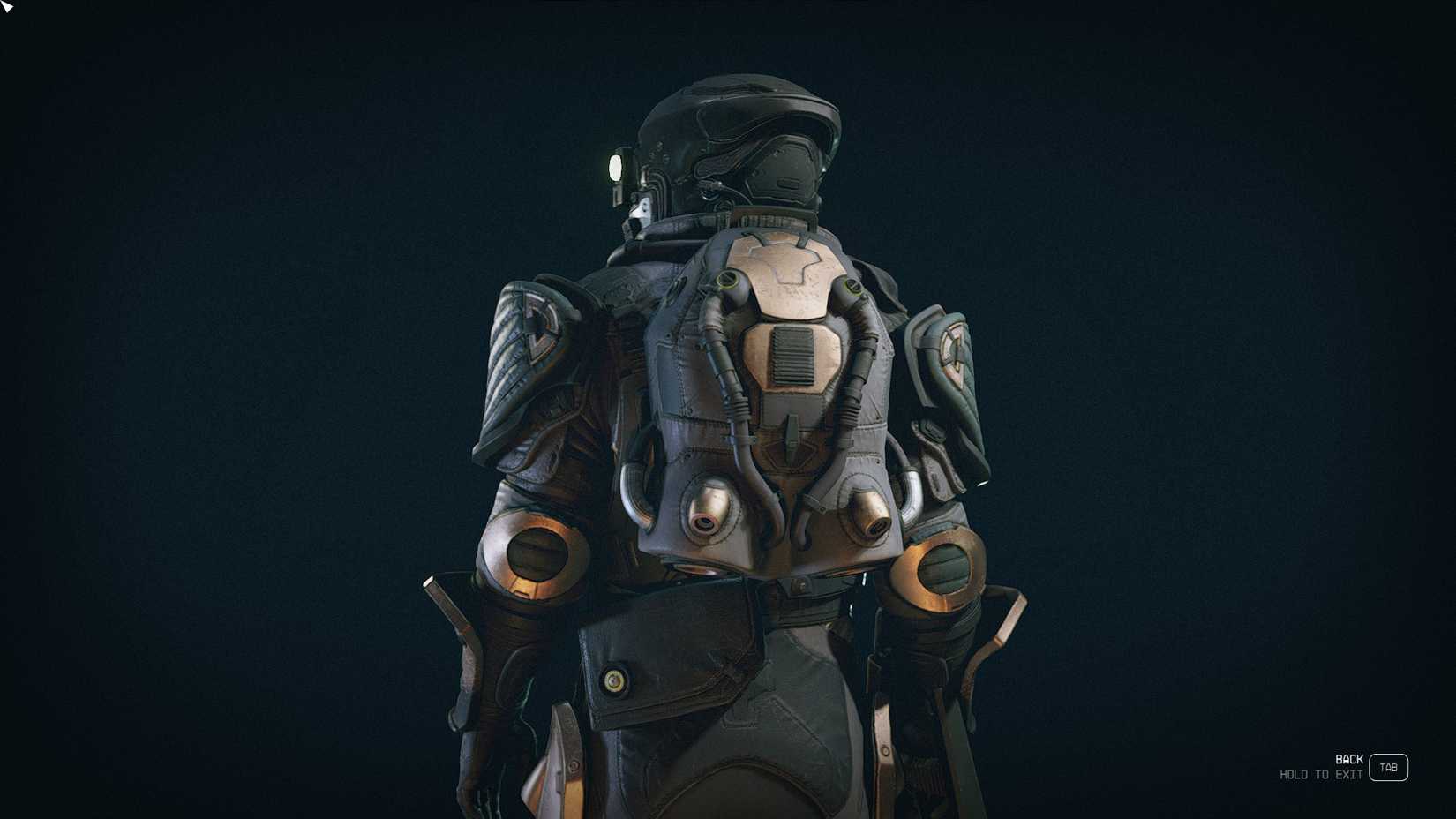Click the left copper elbow joint
This screenshot has height=819, width=1456.
(536, 556)
